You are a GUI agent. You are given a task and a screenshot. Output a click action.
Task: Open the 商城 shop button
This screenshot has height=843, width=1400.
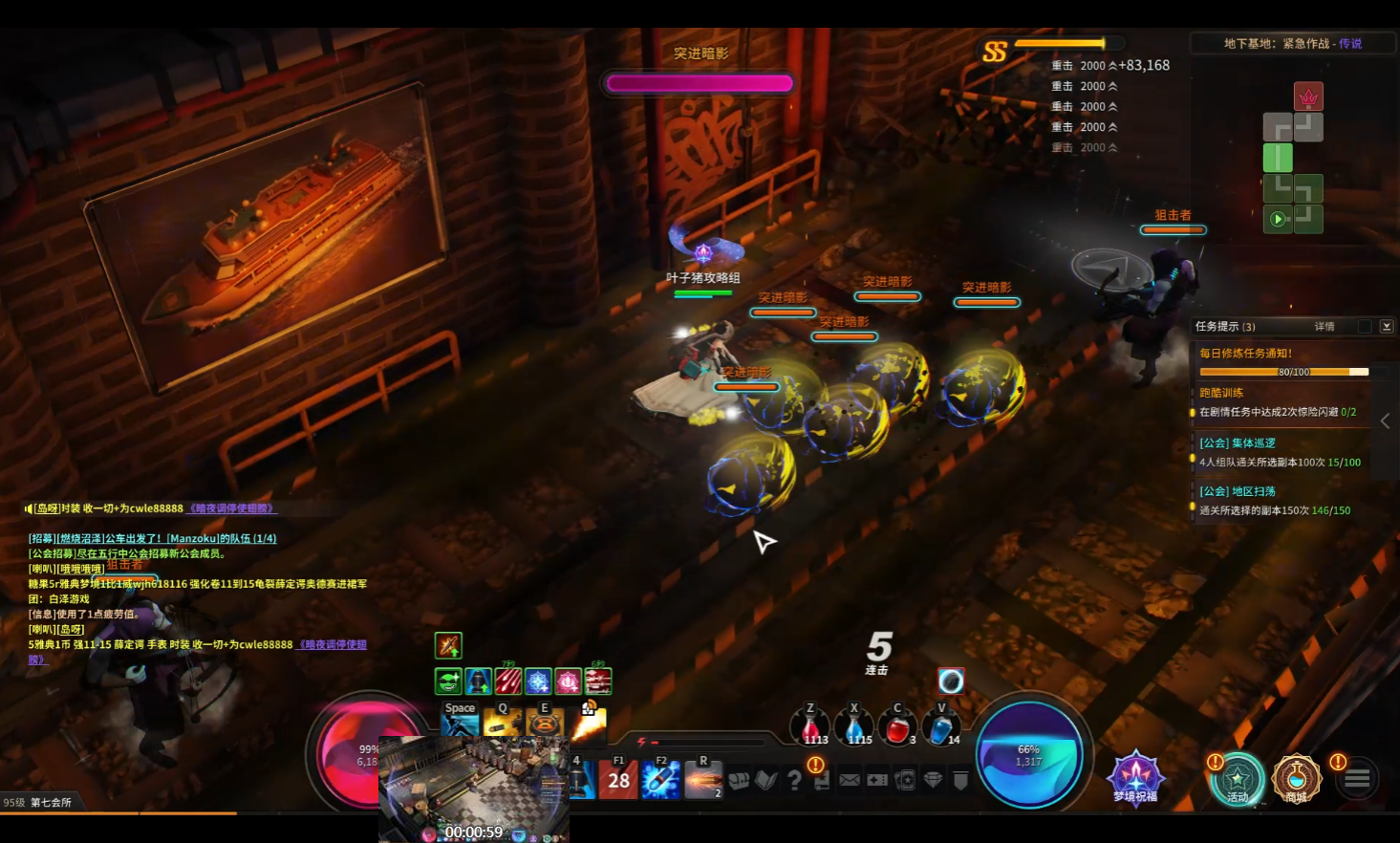click(x=1296, y=778)
